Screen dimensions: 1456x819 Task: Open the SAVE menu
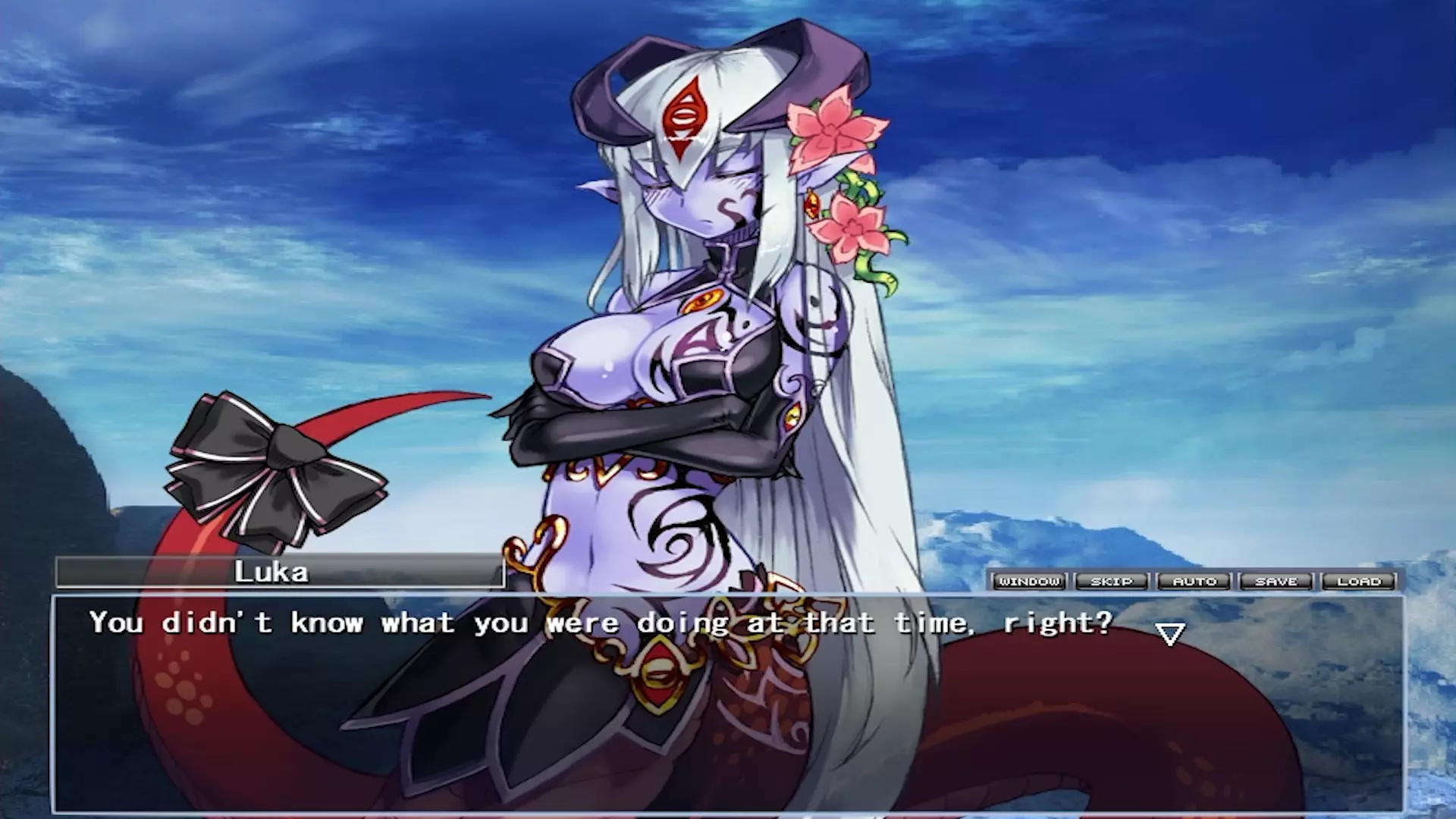[1277, 582]
